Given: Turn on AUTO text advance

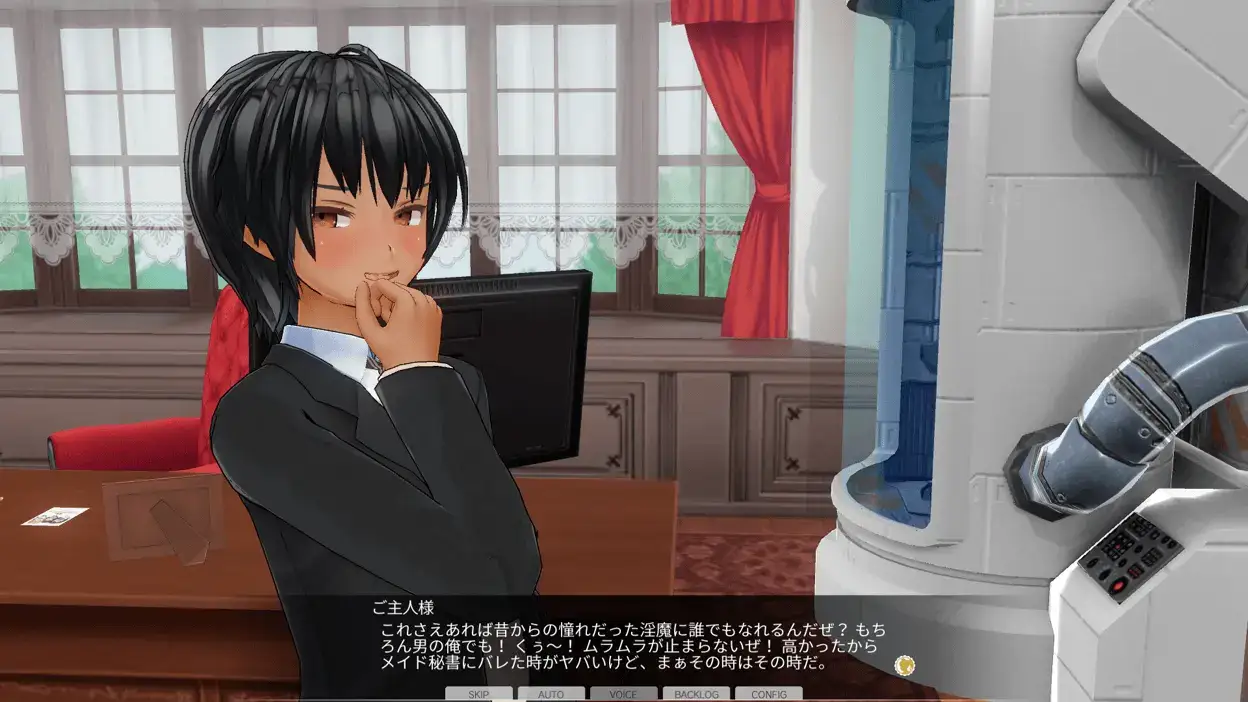Looking at the screenshot, I should point(551,694).
